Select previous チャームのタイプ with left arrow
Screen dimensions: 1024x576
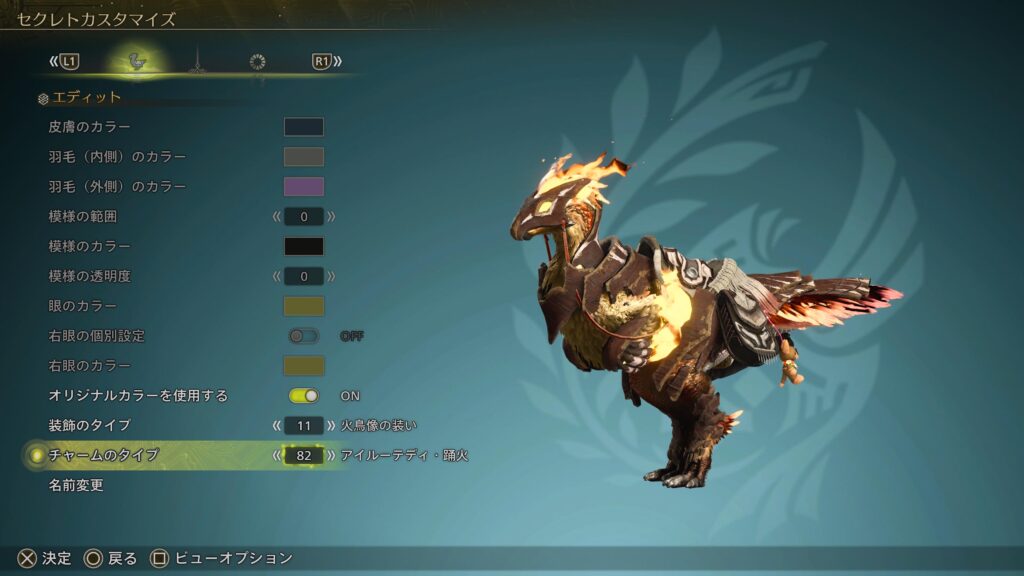(x=277, y=456)
